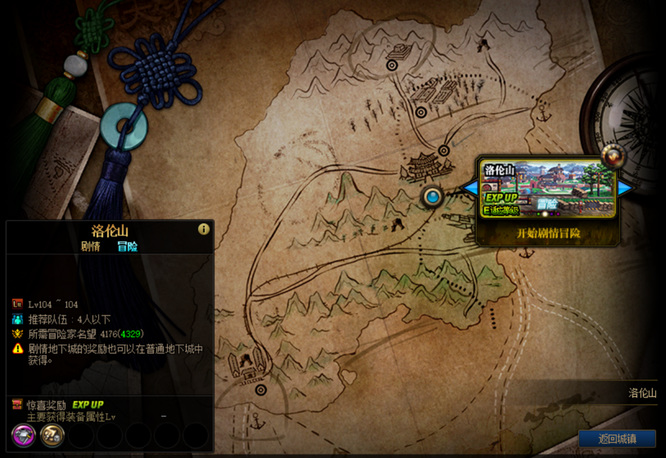Screen dimensions: 666x458
Task: Select the next difficulty with the right arrow
Action: pyautogui.click(x=626, y=188)
